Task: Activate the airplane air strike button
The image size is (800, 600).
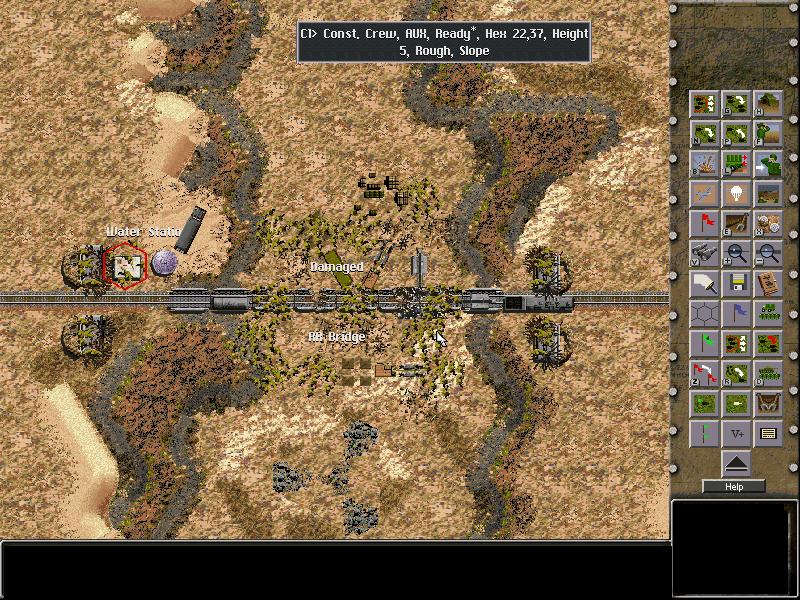Action: point(704,193)
